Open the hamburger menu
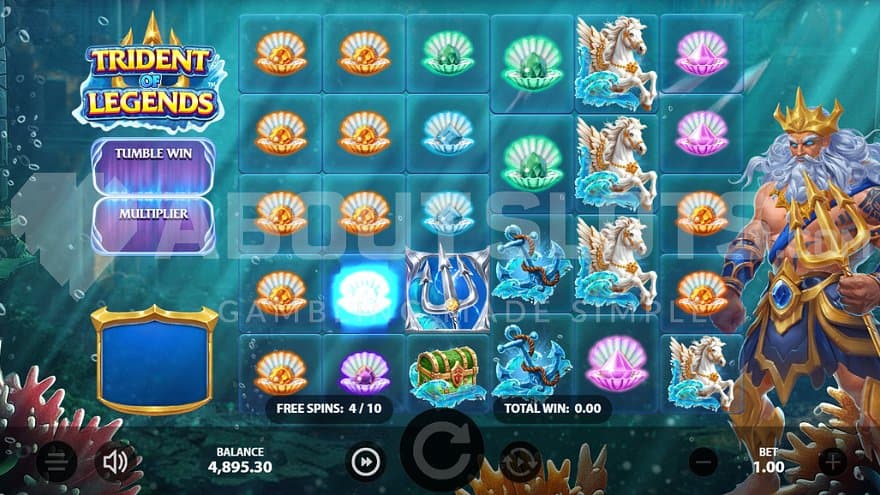 coord(57,461)
